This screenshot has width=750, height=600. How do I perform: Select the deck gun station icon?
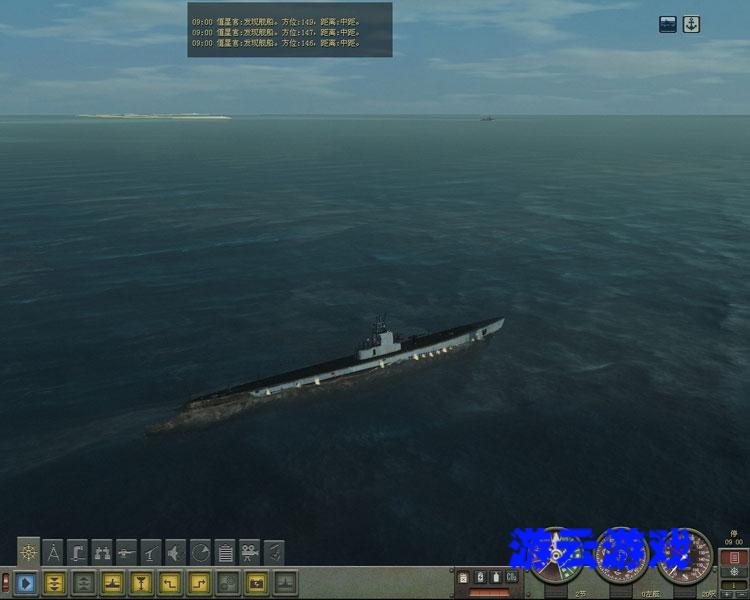pos(126,551)
